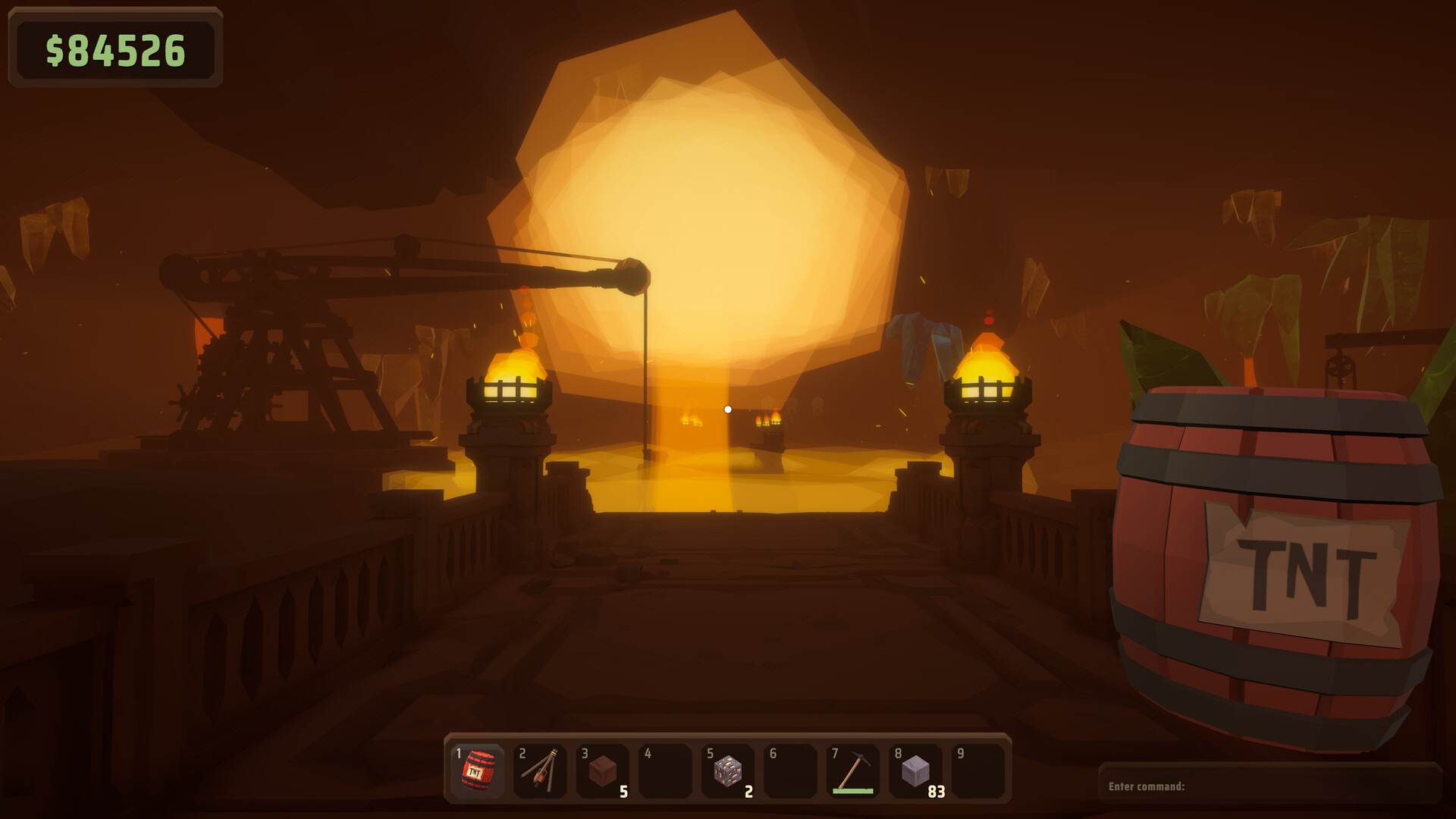This screenshot has width=1456, height=819.
Task: Select the TNT barrel in hotbar slot 1
Action: click(x=478, y=773)
